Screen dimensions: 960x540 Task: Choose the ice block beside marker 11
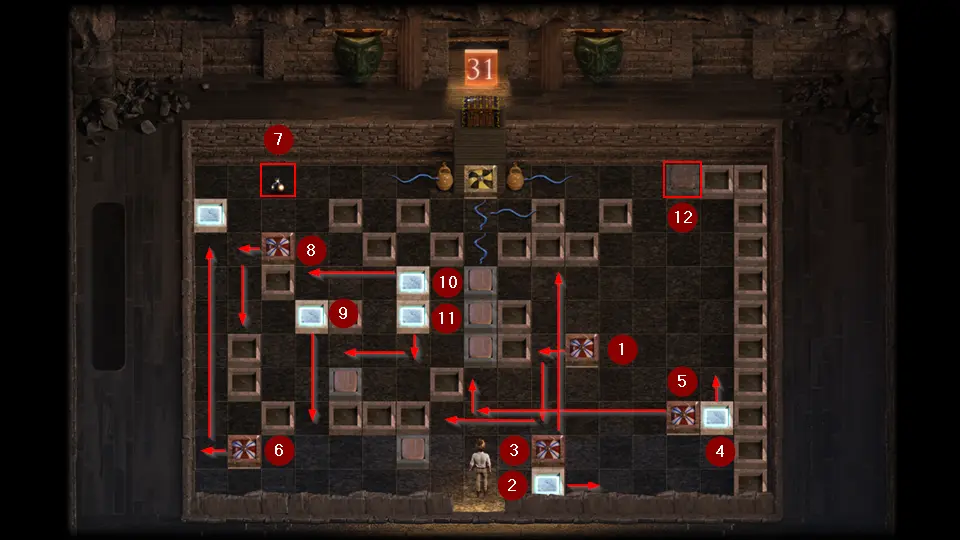413,316
